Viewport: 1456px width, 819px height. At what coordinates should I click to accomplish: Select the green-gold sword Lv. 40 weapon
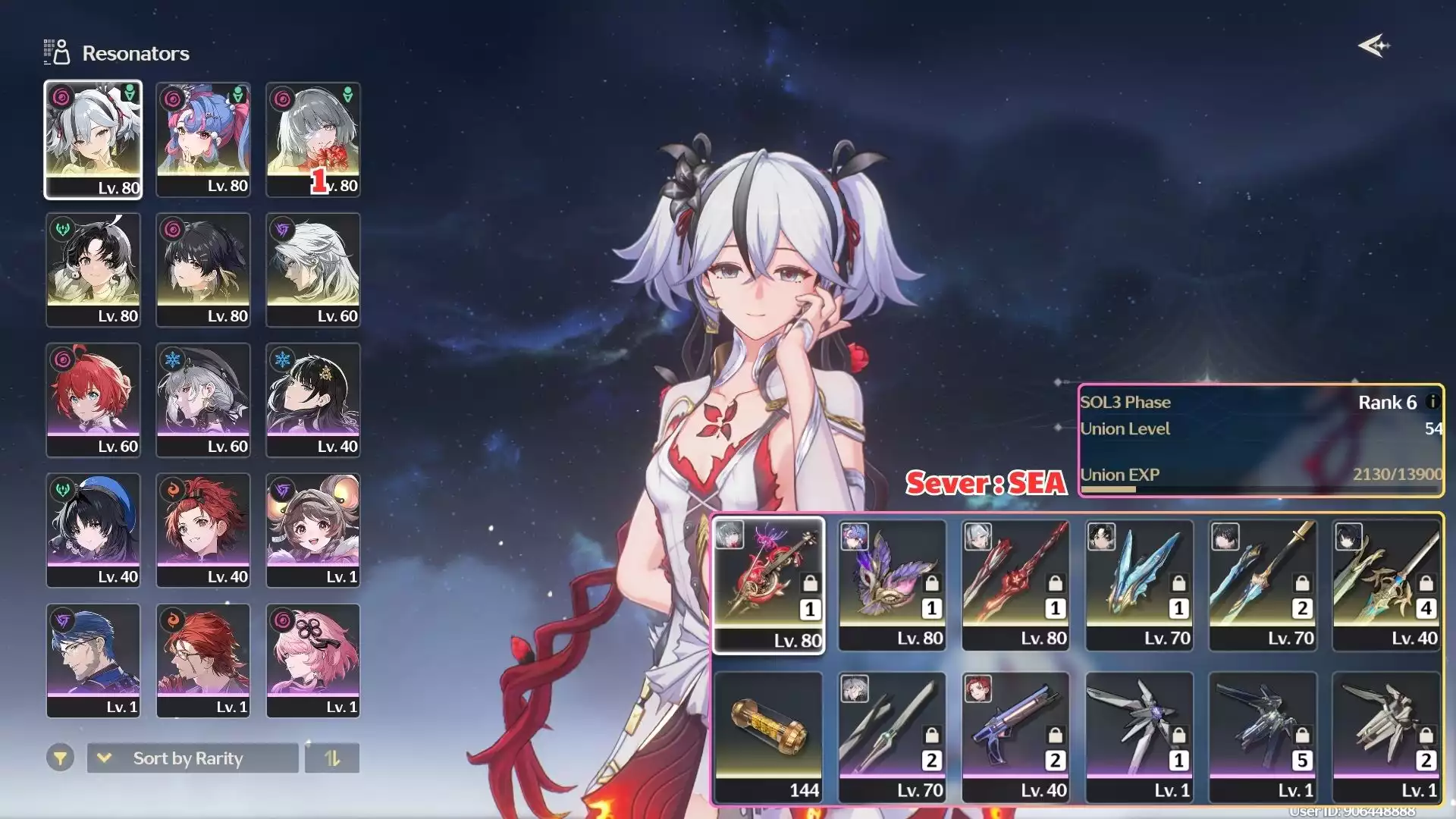pyautogui.click(x=1387, y=585)
